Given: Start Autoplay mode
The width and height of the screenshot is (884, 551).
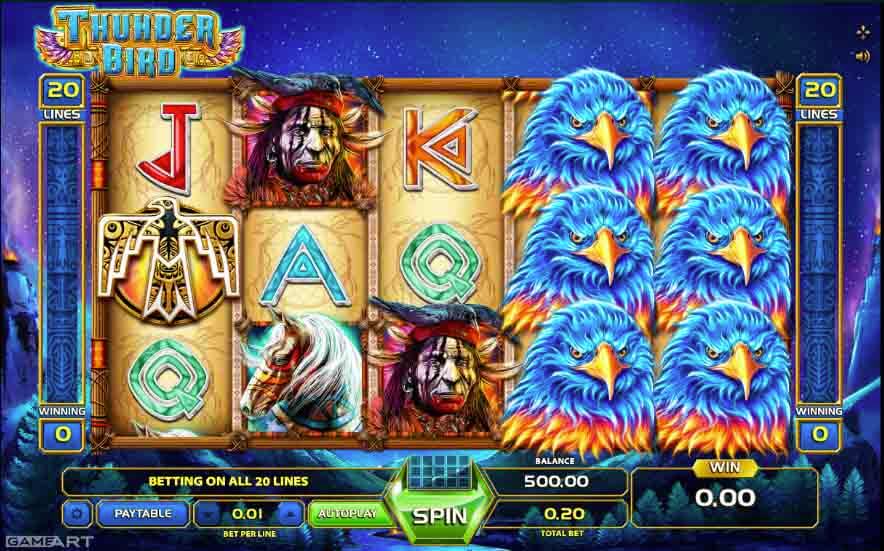Looking at the screenshot, I should point(346,514).
